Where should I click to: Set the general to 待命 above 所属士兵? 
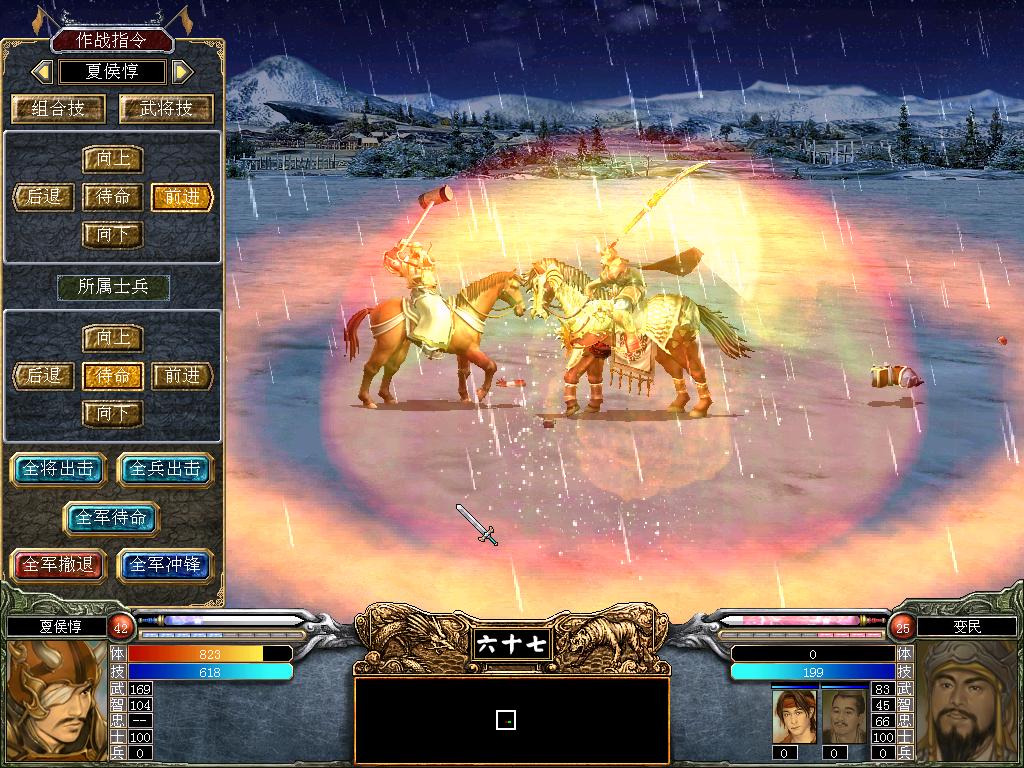coord(112,197)
